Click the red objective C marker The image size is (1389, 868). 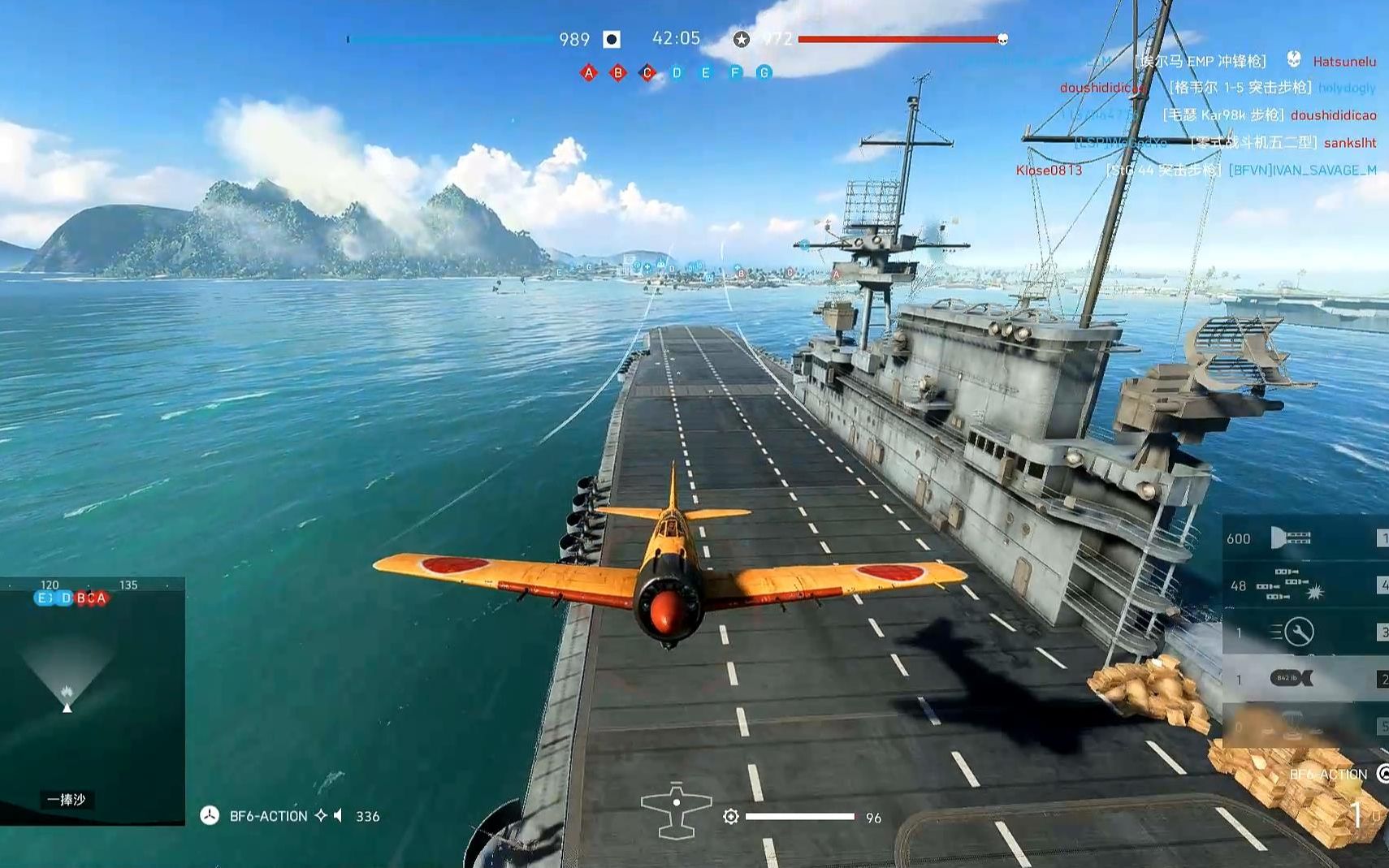(x=647, y=73)
